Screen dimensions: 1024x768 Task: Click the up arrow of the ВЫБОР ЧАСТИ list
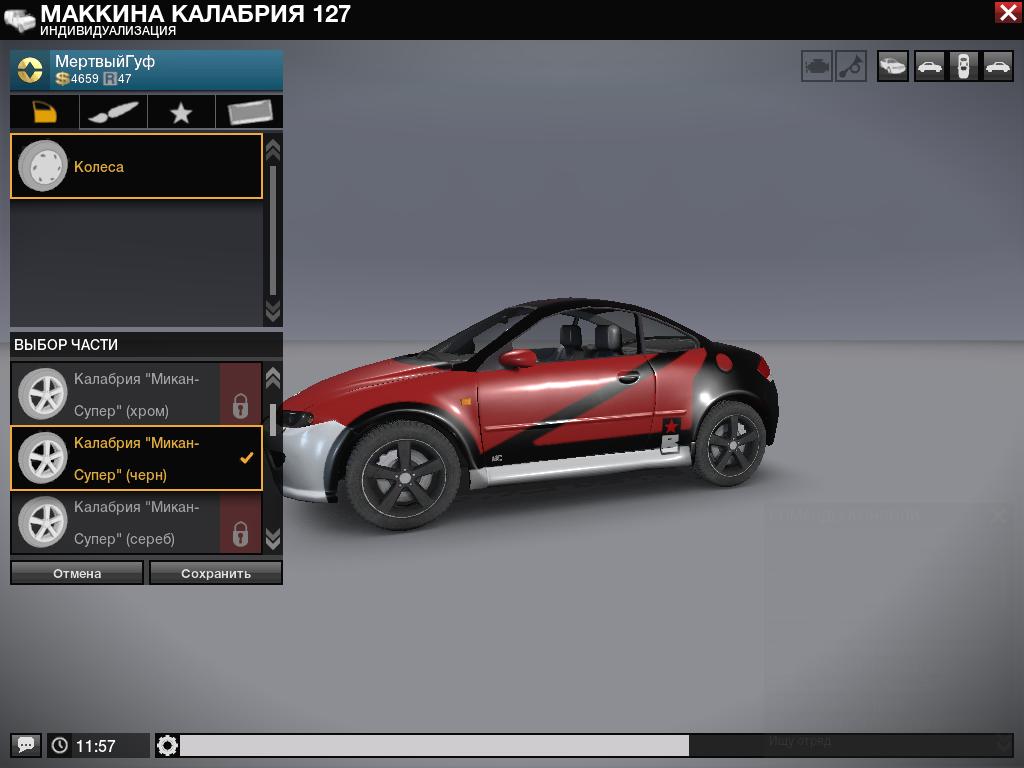tap(273, 379)
